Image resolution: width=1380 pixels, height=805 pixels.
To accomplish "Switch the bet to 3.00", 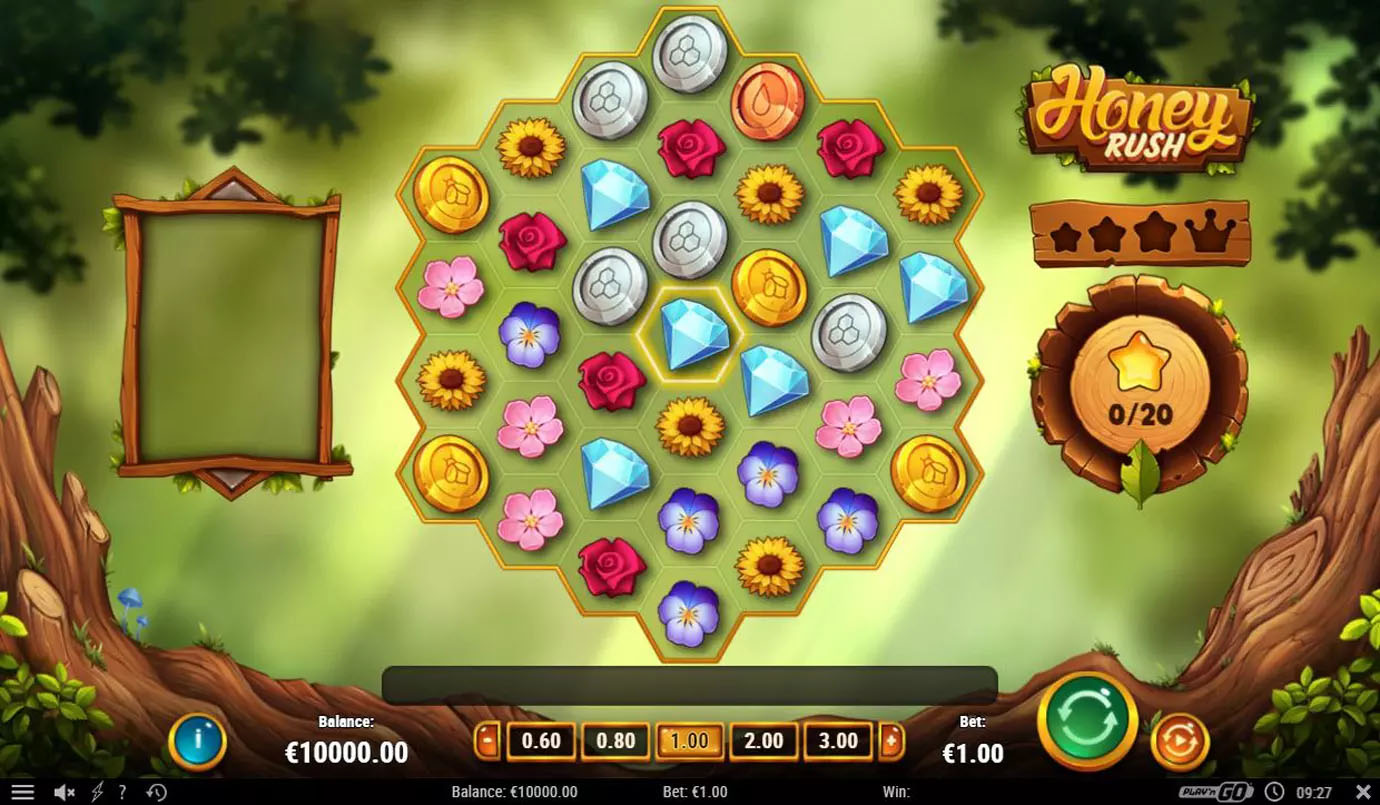I will [838, 742].
